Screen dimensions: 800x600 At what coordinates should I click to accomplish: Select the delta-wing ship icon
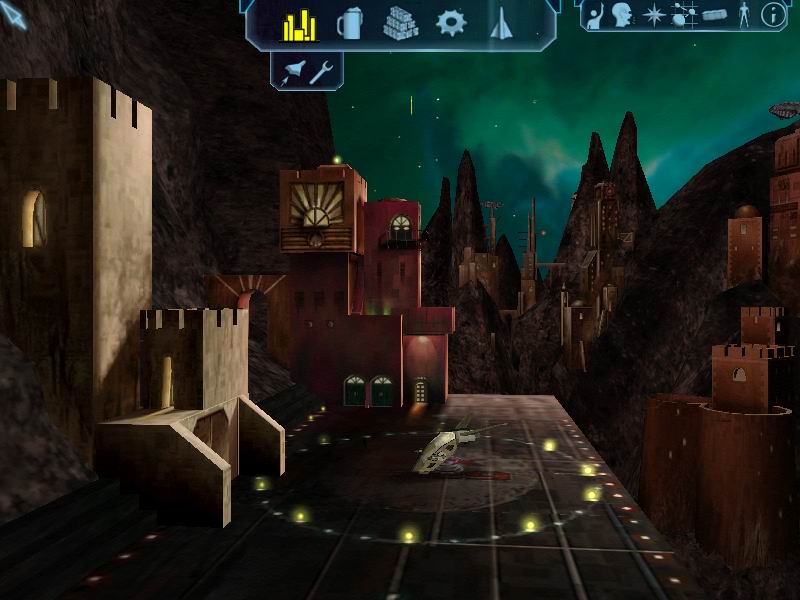(502, 24)
